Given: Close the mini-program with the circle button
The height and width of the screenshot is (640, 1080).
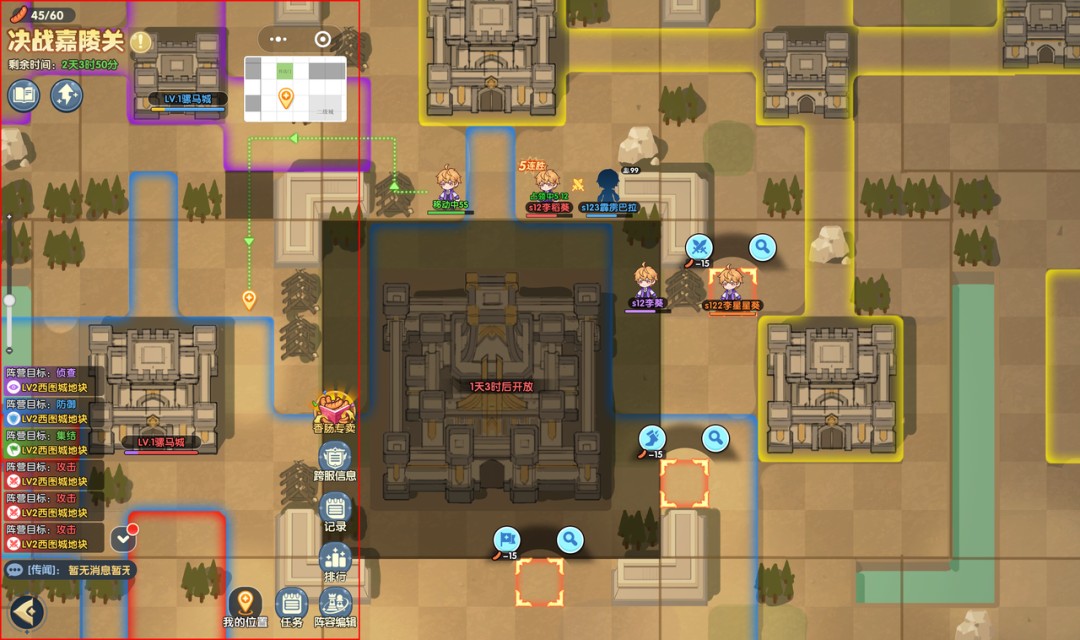Looking at the screenshot, I should click(322, 39).
